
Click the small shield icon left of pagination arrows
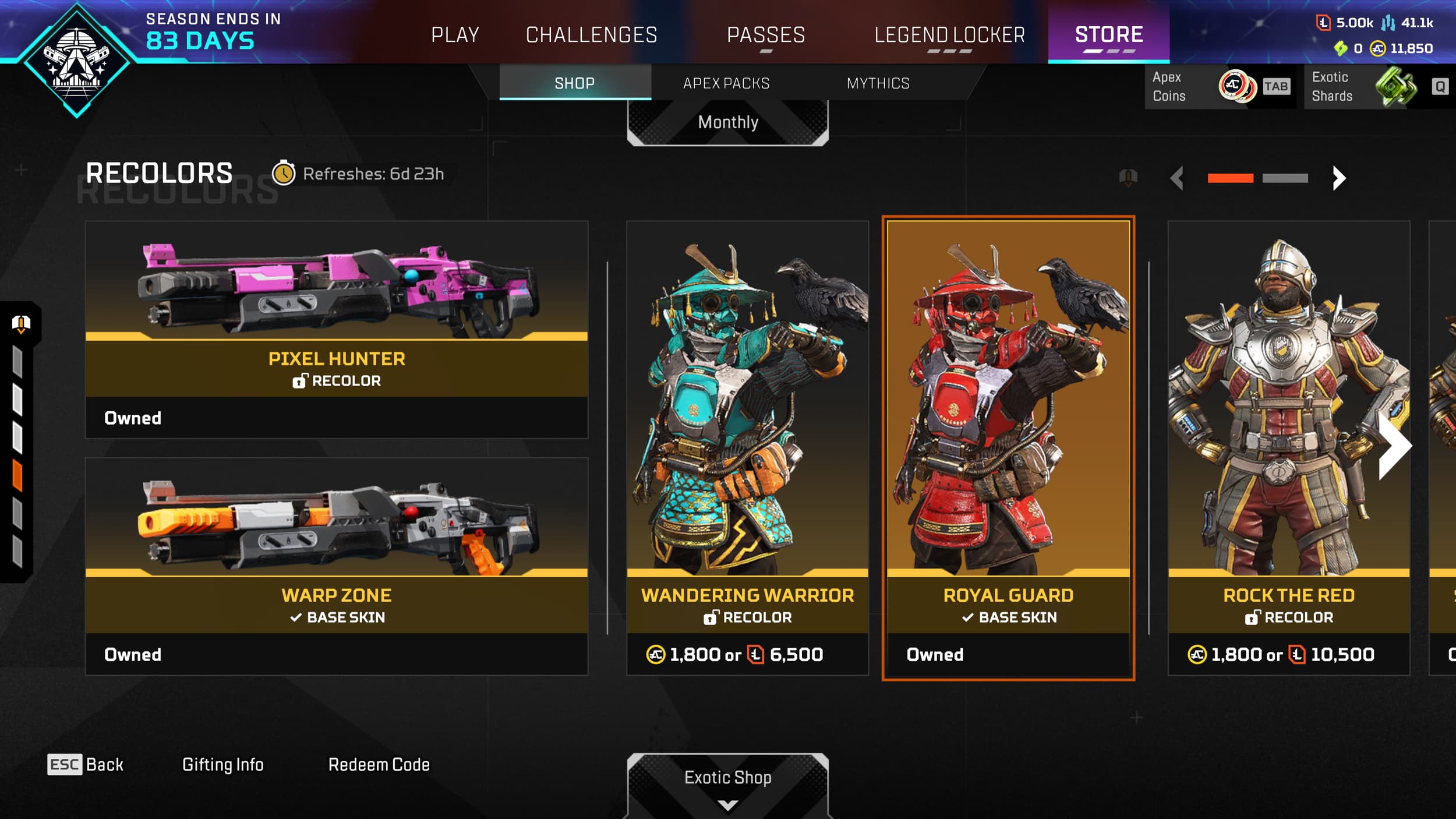coord(1128,178)
